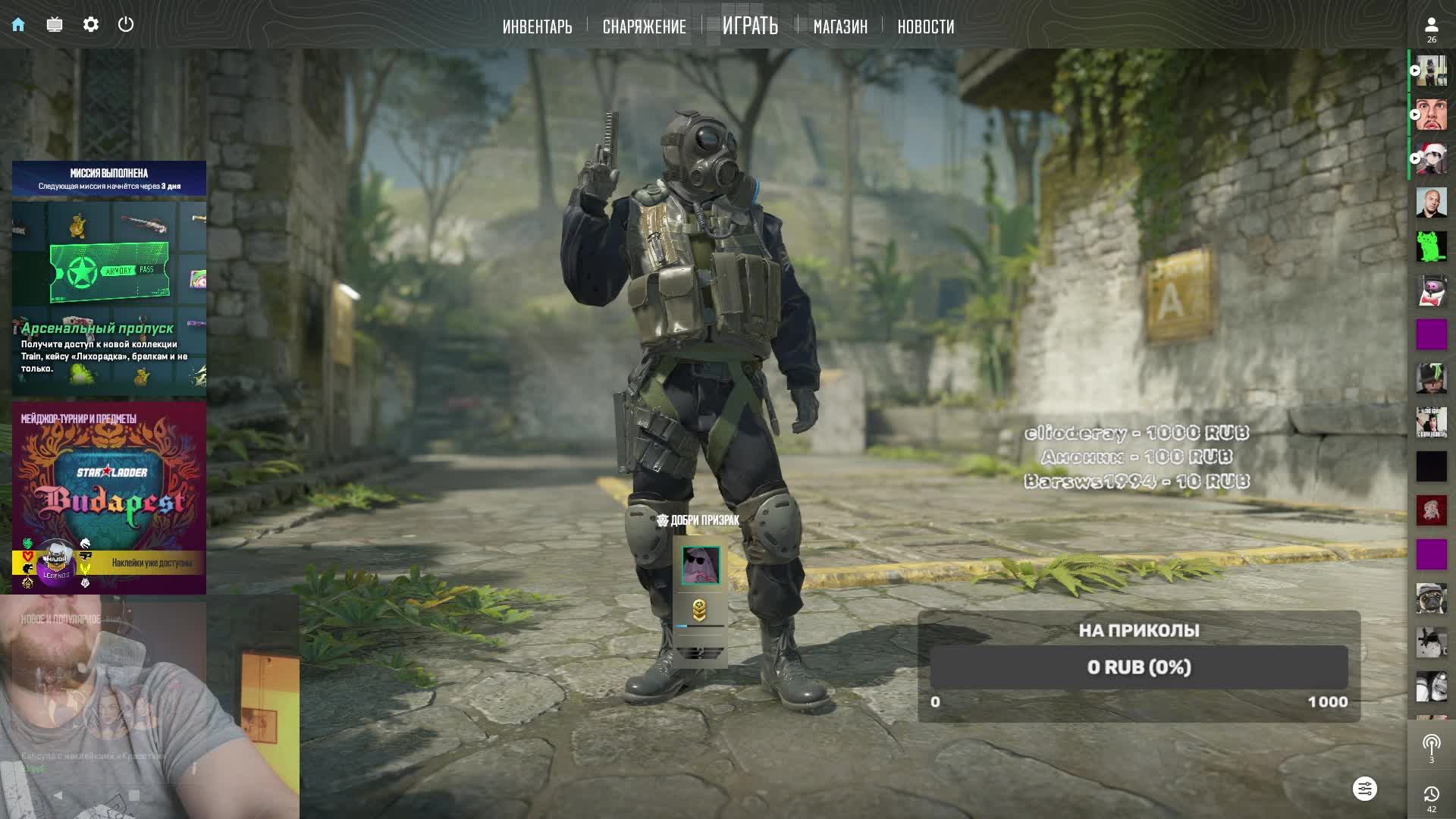Click the power quit icon
The width and height of the screenshot is (1456, 819).
click(126, 24)
